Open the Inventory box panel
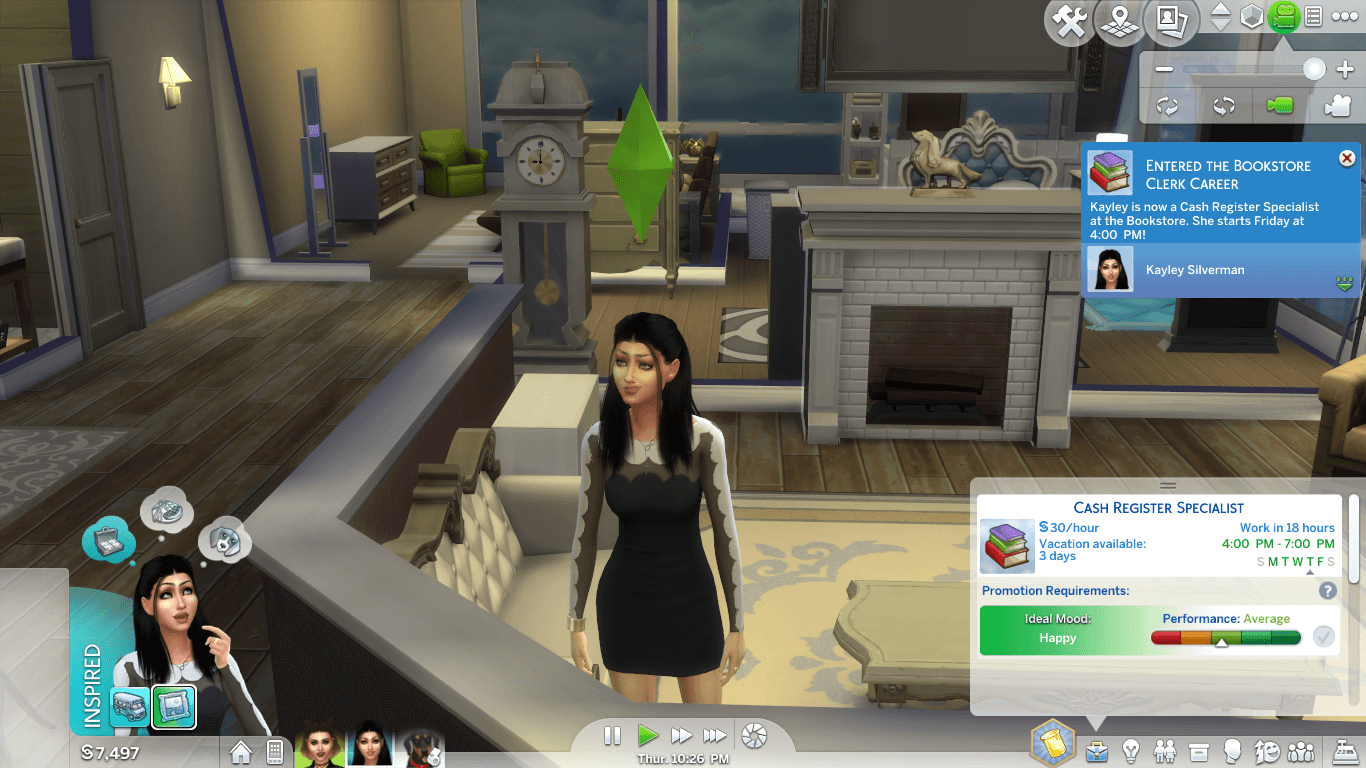The width and height of the screenshot is (1366, 768). click(1199, 750)
